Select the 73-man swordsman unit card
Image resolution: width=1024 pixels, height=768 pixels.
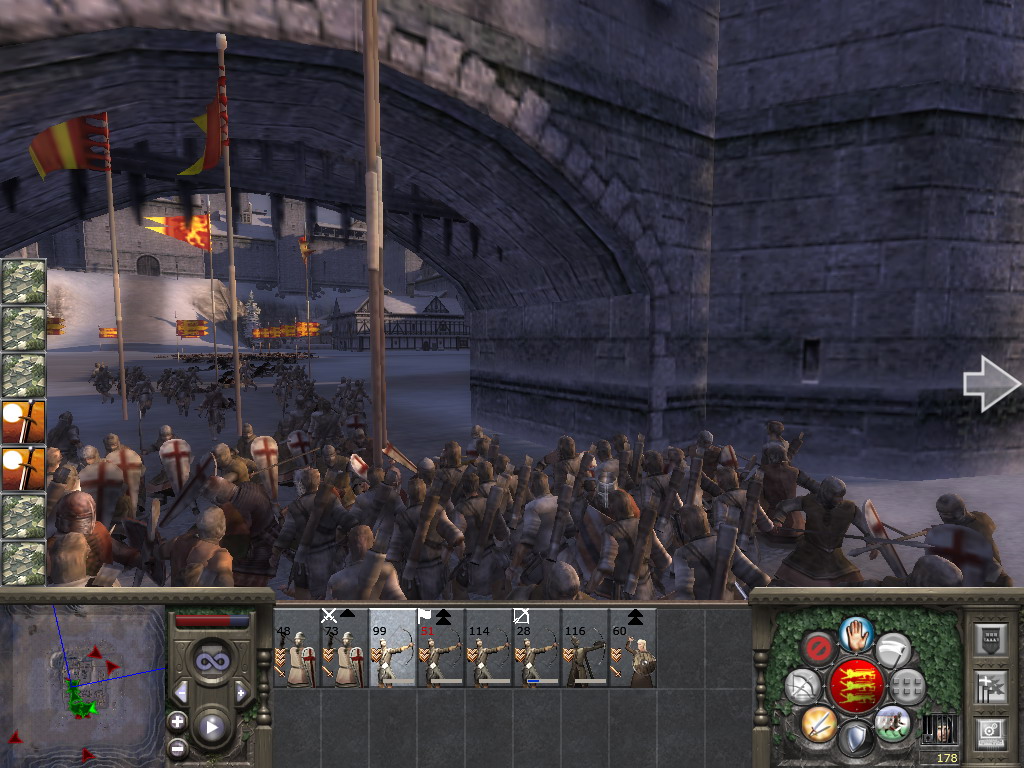click(345, 648)
